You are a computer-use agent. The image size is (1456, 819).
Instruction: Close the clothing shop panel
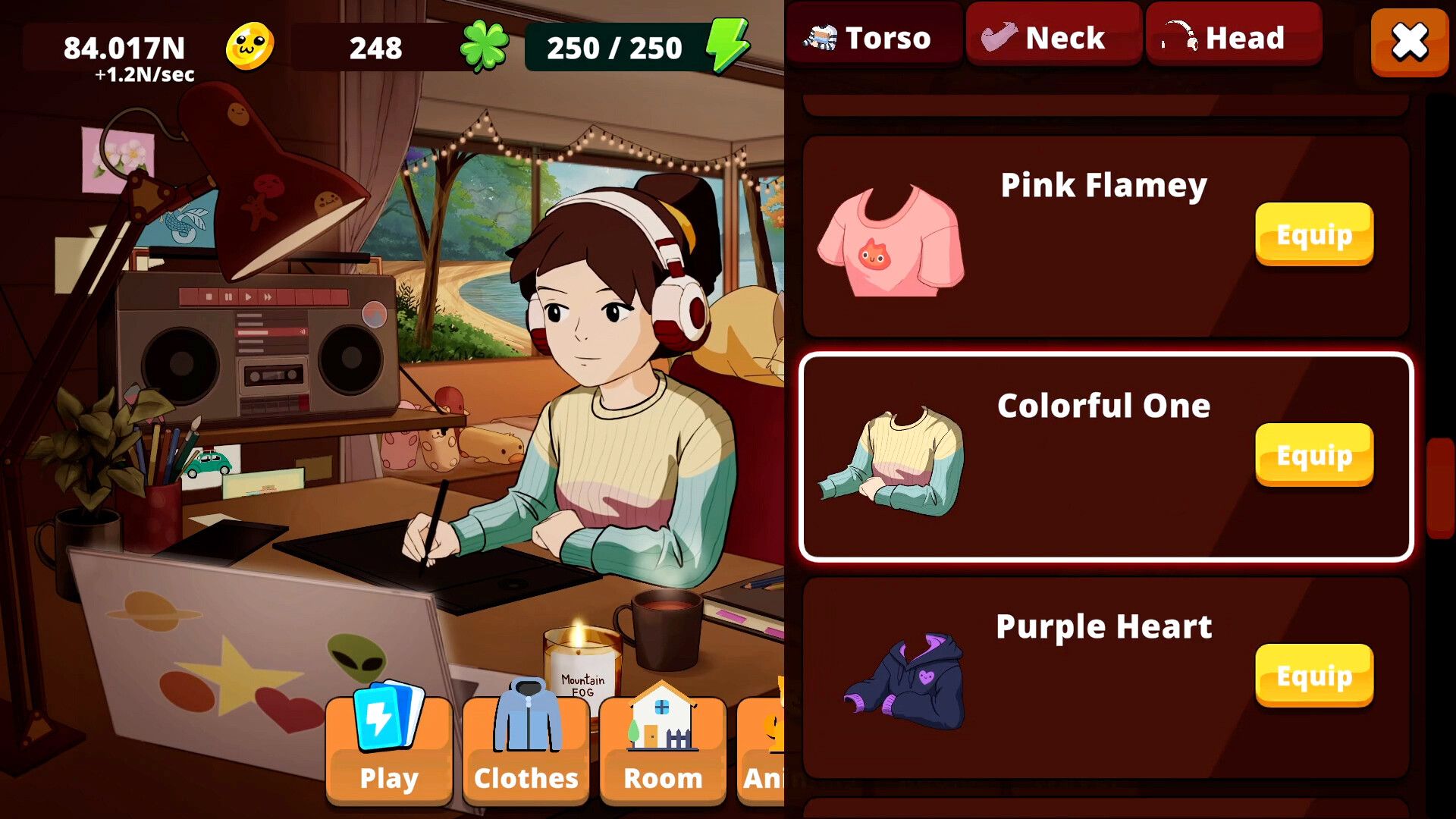(1408, 42)
